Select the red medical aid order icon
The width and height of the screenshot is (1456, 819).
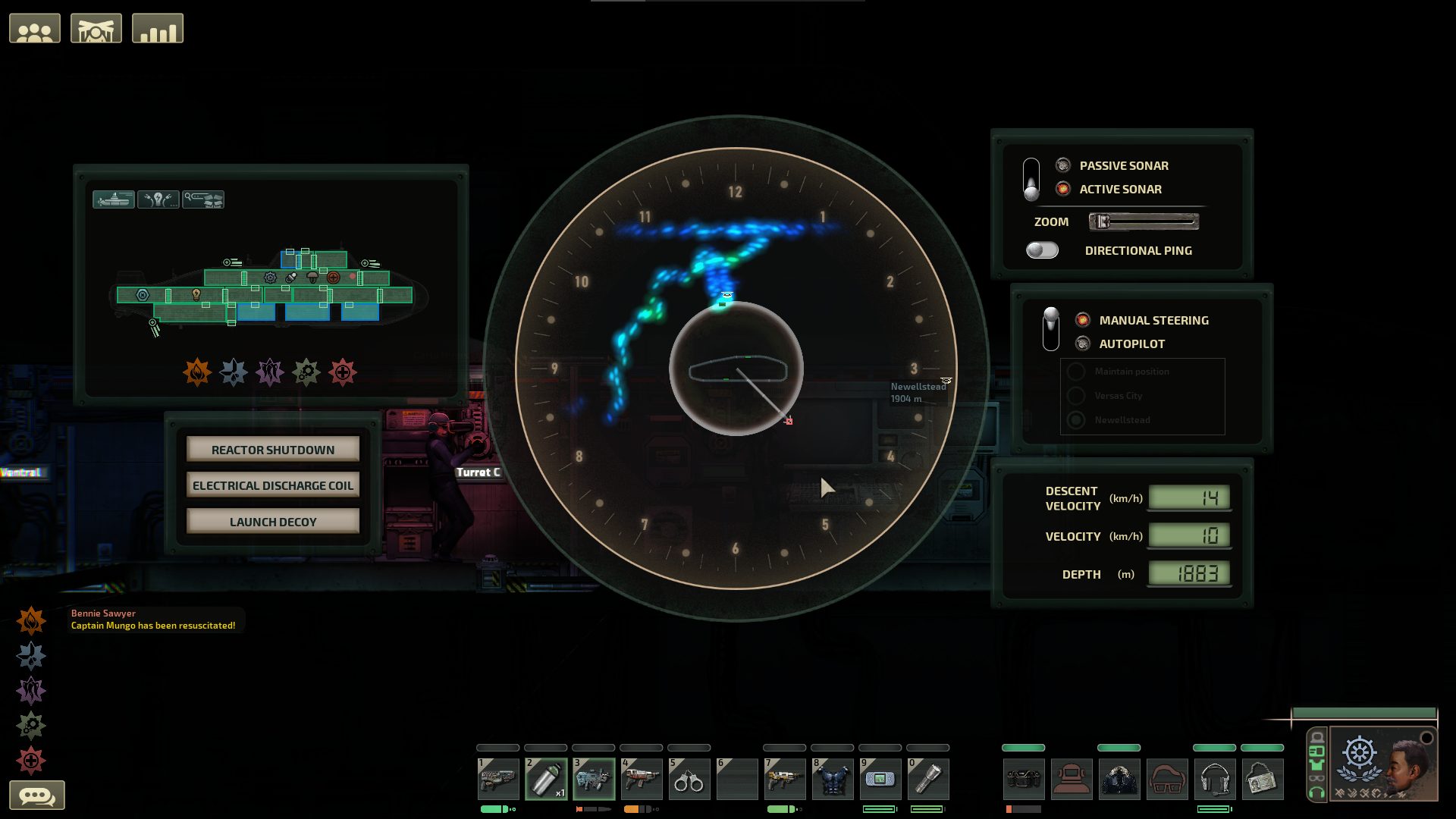pos(345,372)
